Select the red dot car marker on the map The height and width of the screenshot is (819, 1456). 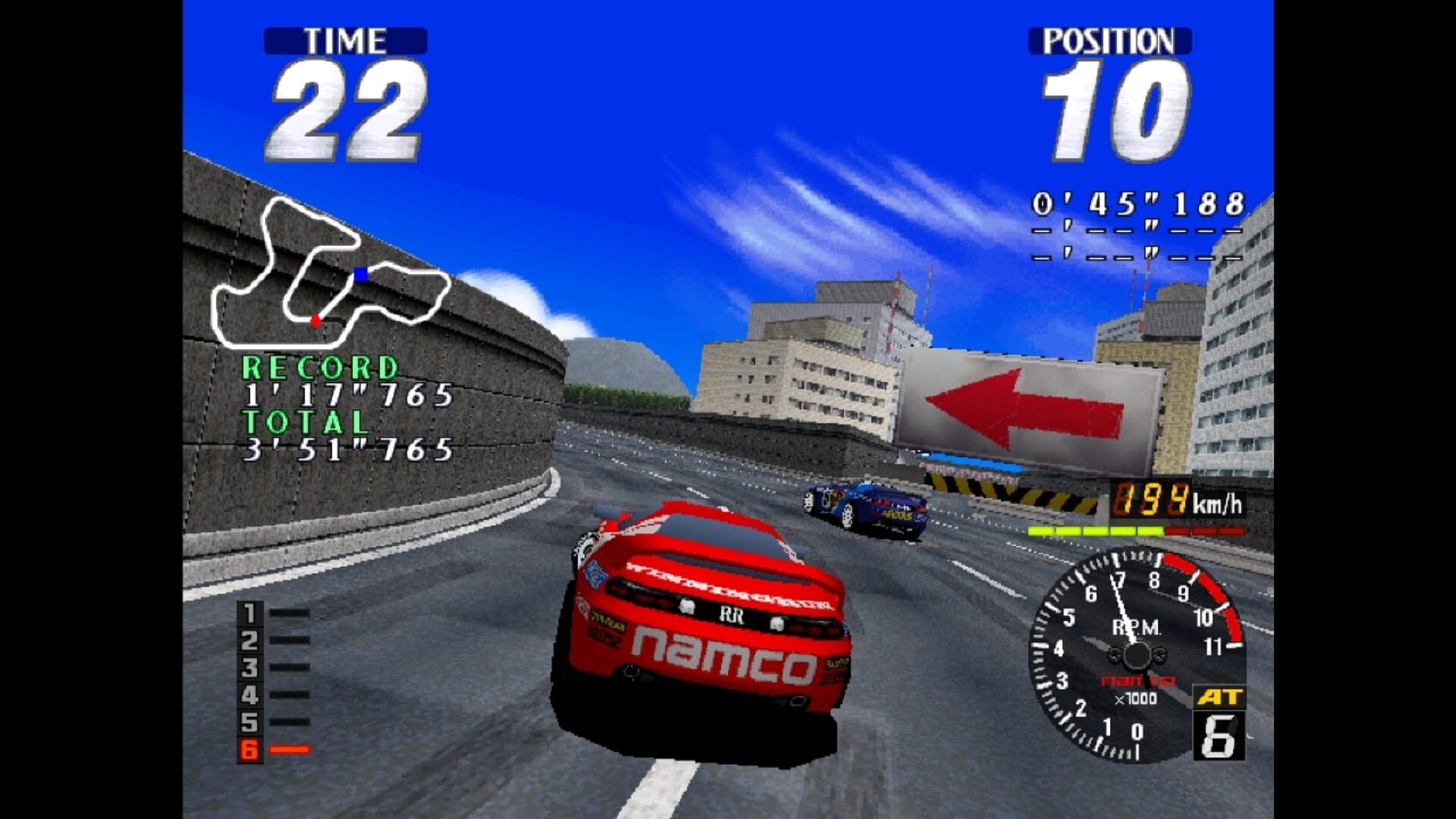315,321
